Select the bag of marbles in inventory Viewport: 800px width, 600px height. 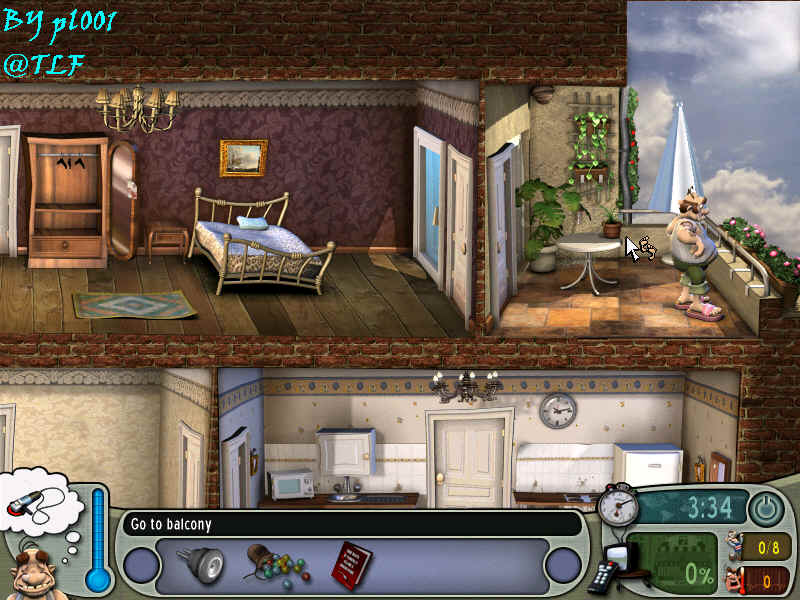tap(273, 565)
